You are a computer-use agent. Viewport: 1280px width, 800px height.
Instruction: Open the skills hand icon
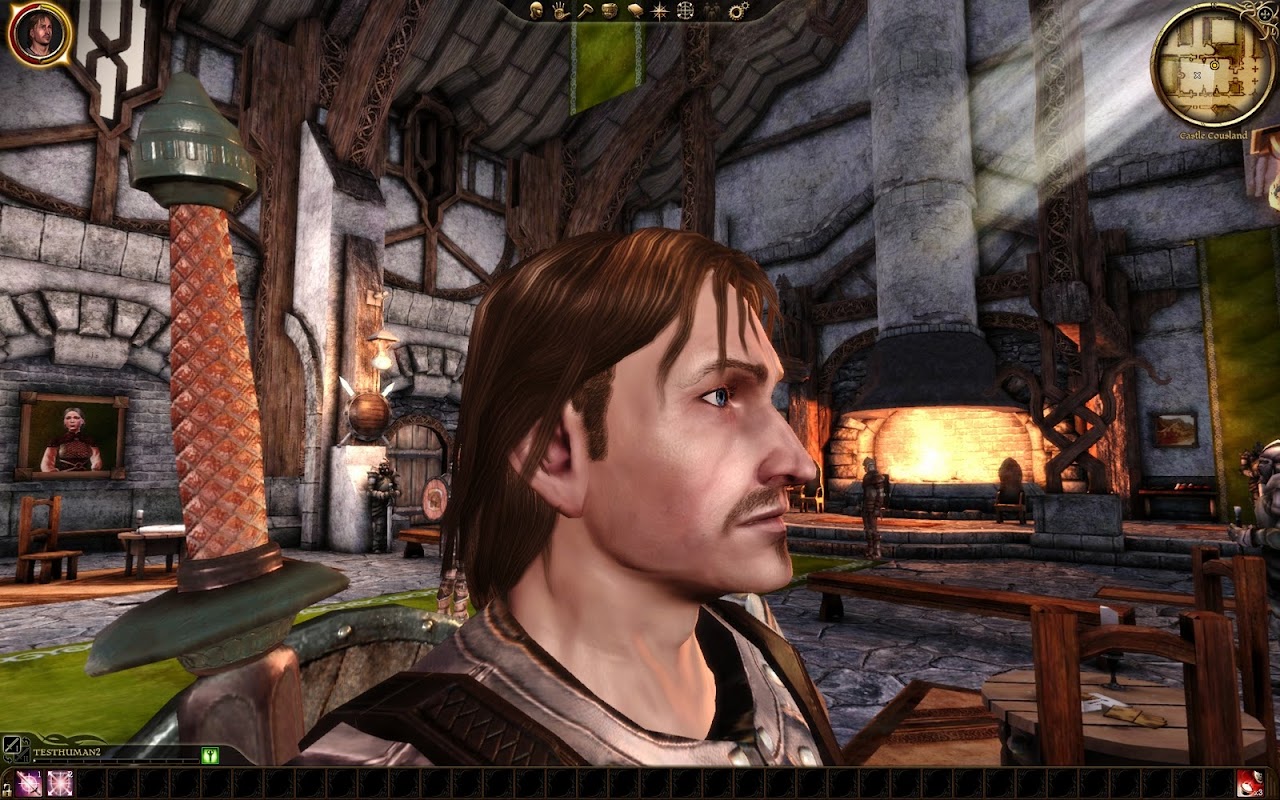560,11
